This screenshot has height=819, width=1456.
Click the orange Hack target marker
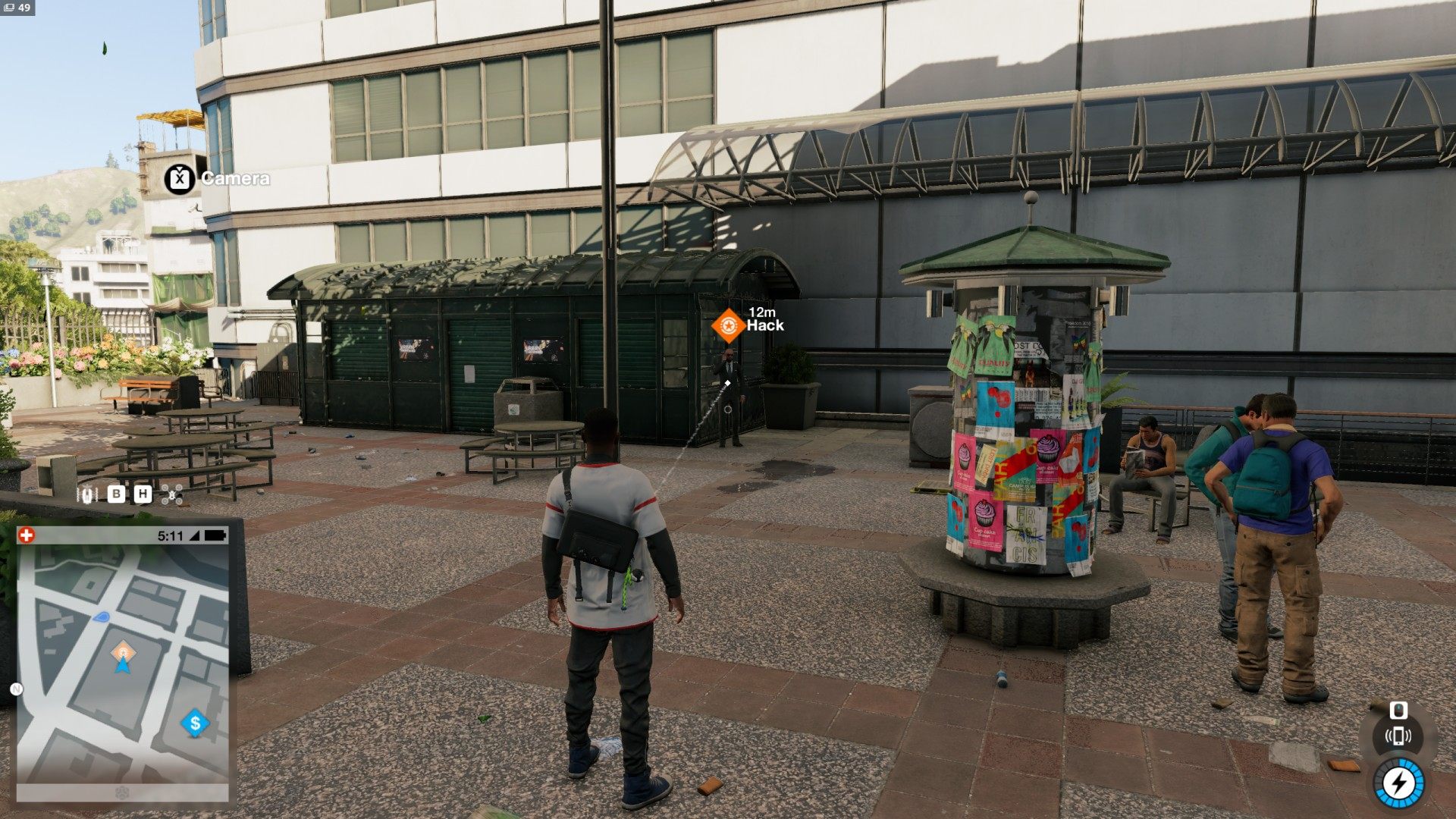point(728,325)
